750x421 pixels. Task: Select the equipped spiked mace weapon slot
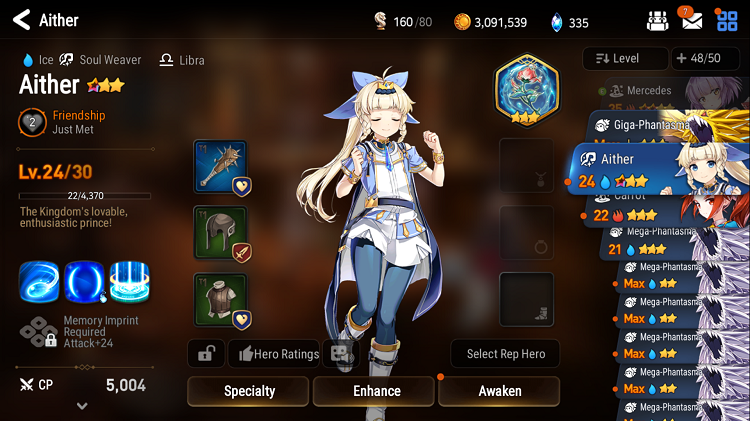(x=220, y=166)
